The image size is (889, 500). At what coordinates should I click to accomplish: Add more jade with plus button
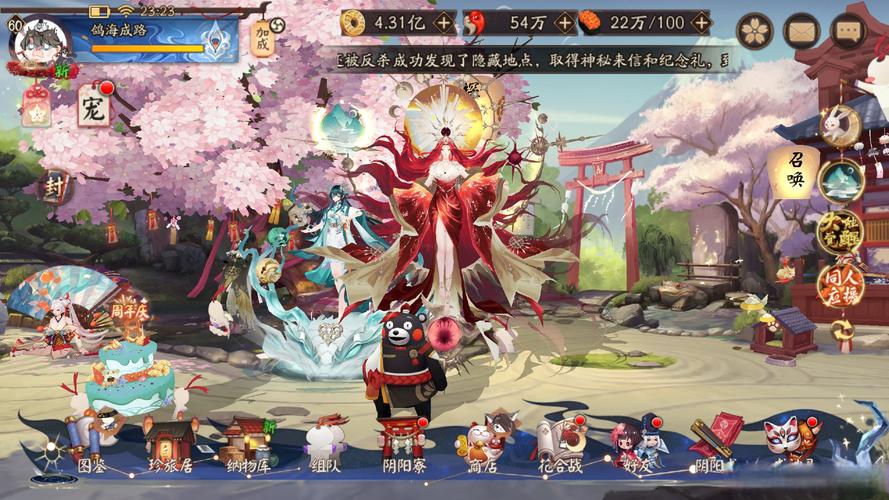[x=566, y=22]
